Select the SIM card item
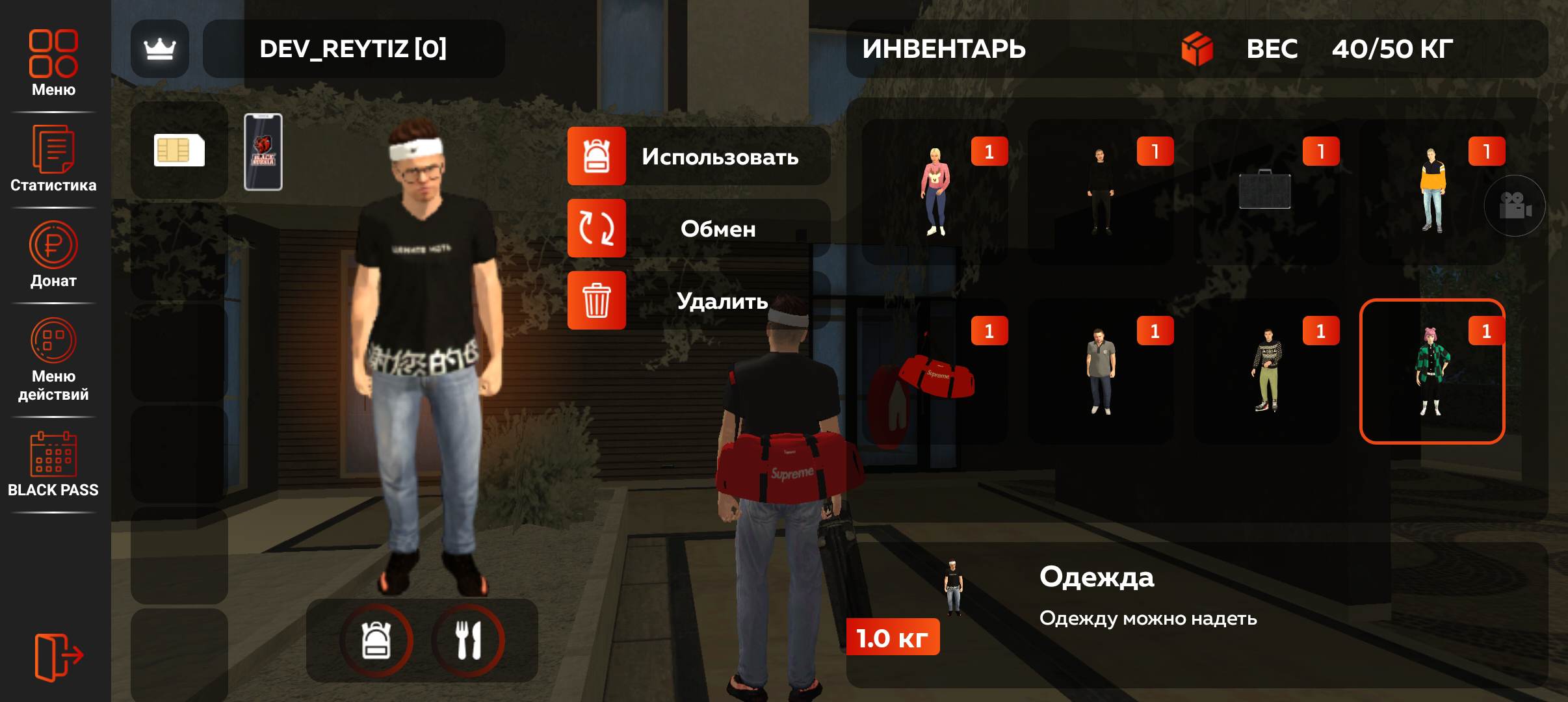This screenshot has height=702, width=1568. coord(179,151)
